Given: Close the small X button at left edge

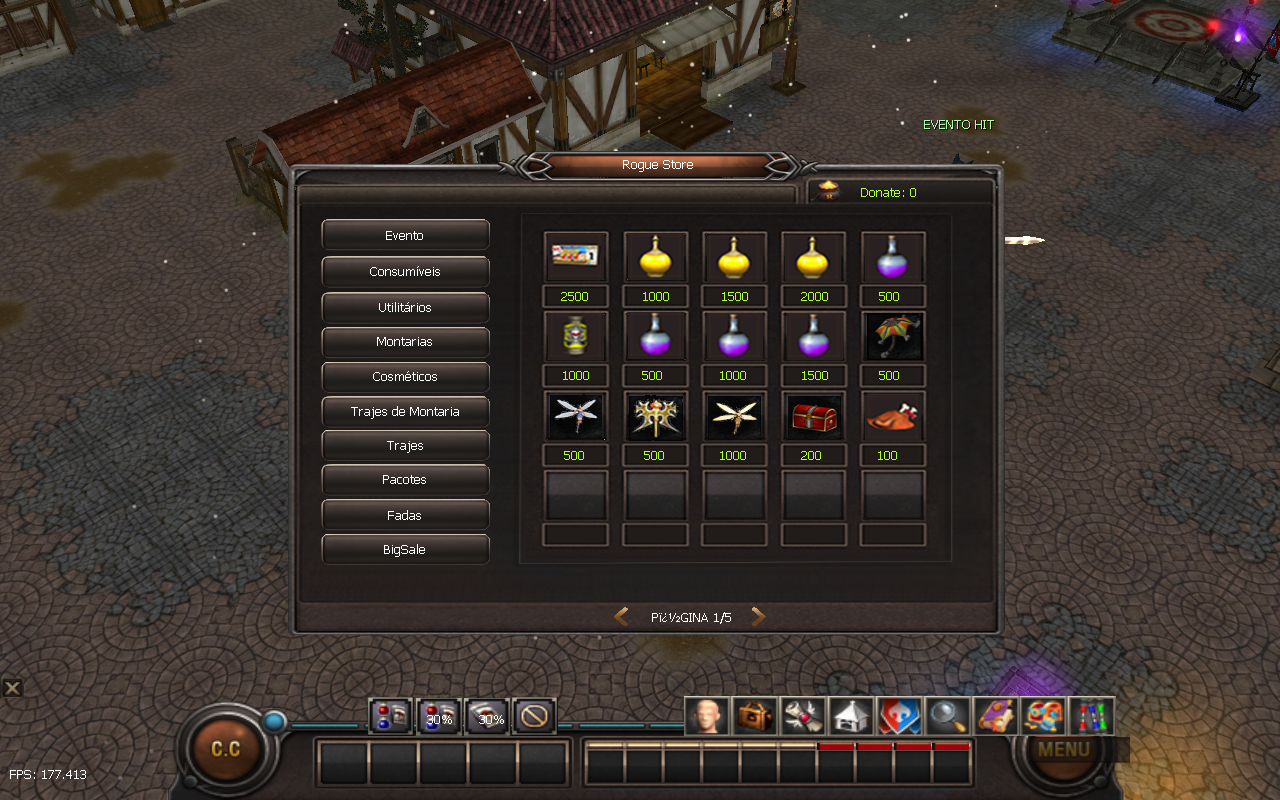Looking at the screenshot, I should (x=12, y=688).
